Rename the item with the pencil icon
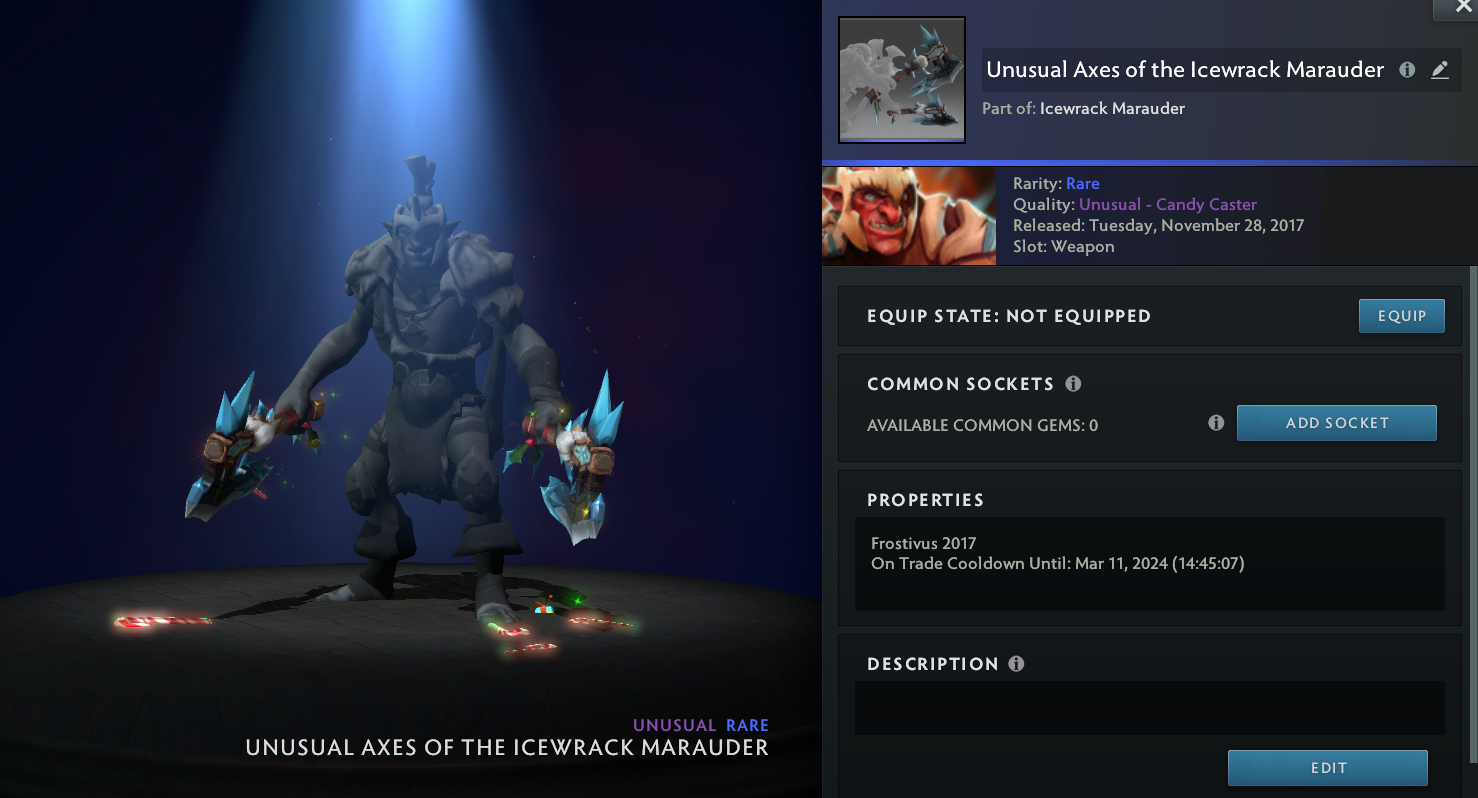 pyautogui.click(x=1439, y=70)
